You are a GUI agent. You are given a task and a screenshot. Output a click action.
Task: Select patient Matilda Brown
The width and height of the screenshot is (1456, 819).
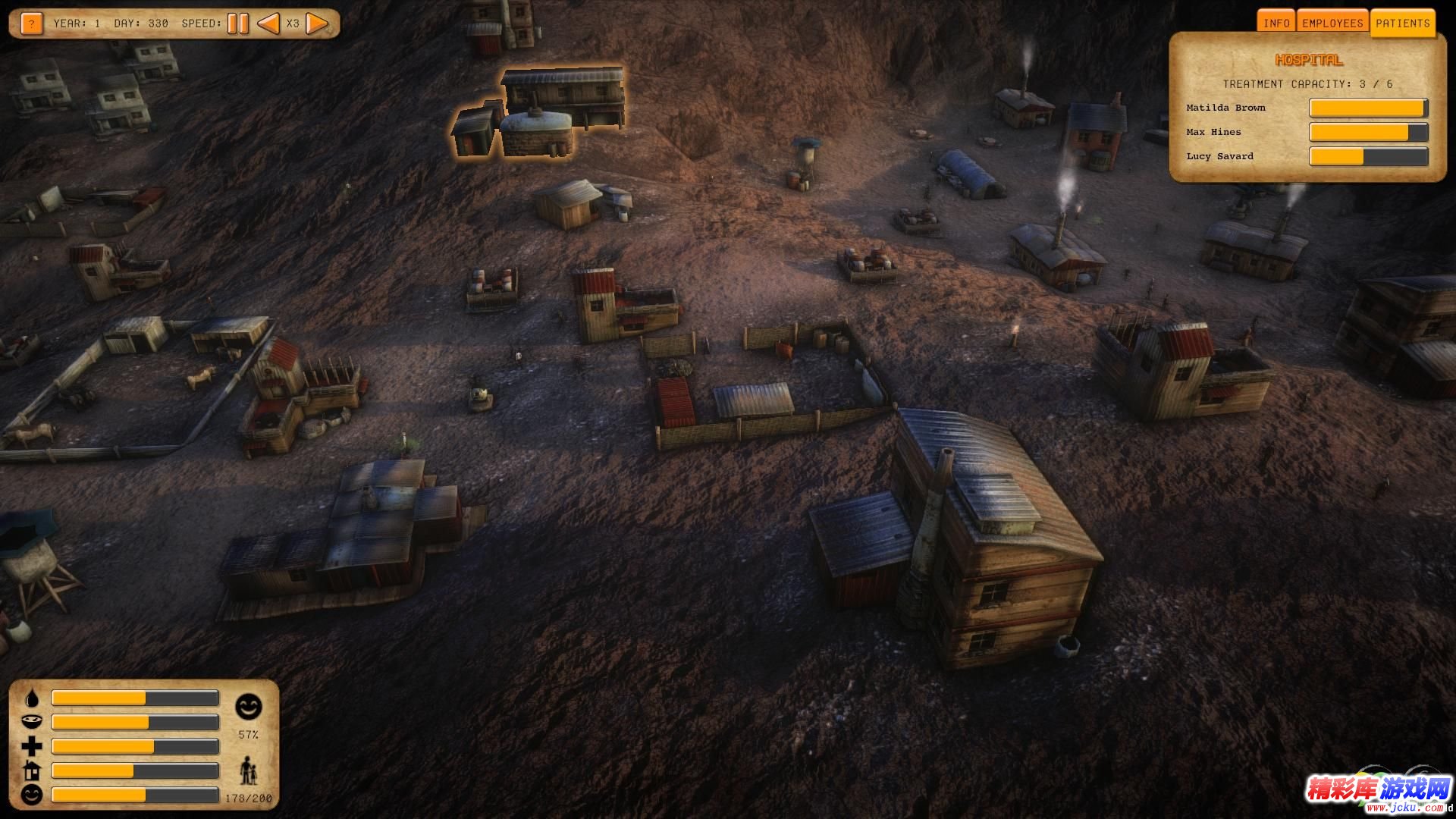[x=1225, y=108]
